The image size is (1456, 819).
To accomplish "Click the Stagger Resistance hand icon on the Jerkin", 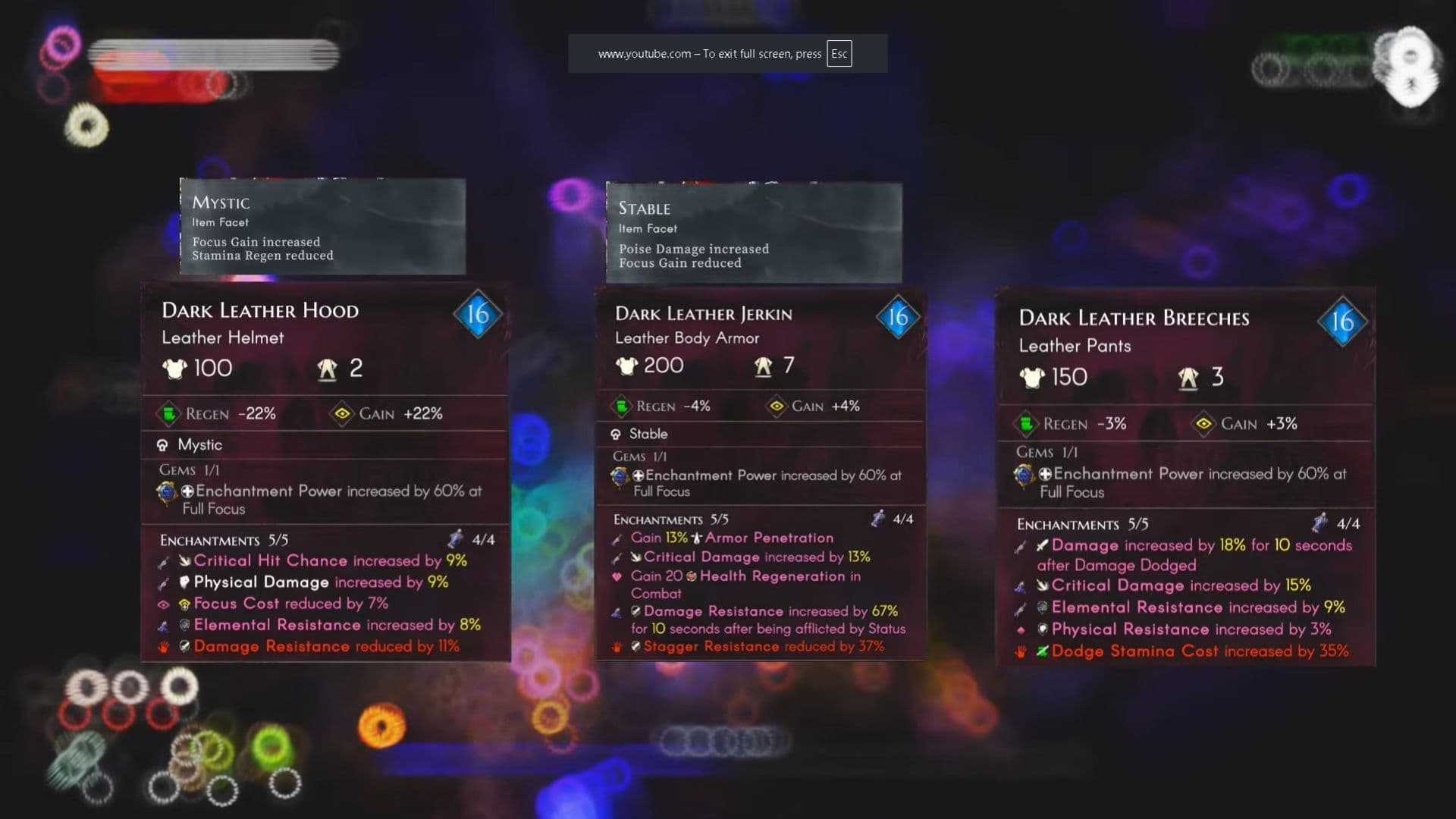I will pyautogui.click(x=617, y=647).
